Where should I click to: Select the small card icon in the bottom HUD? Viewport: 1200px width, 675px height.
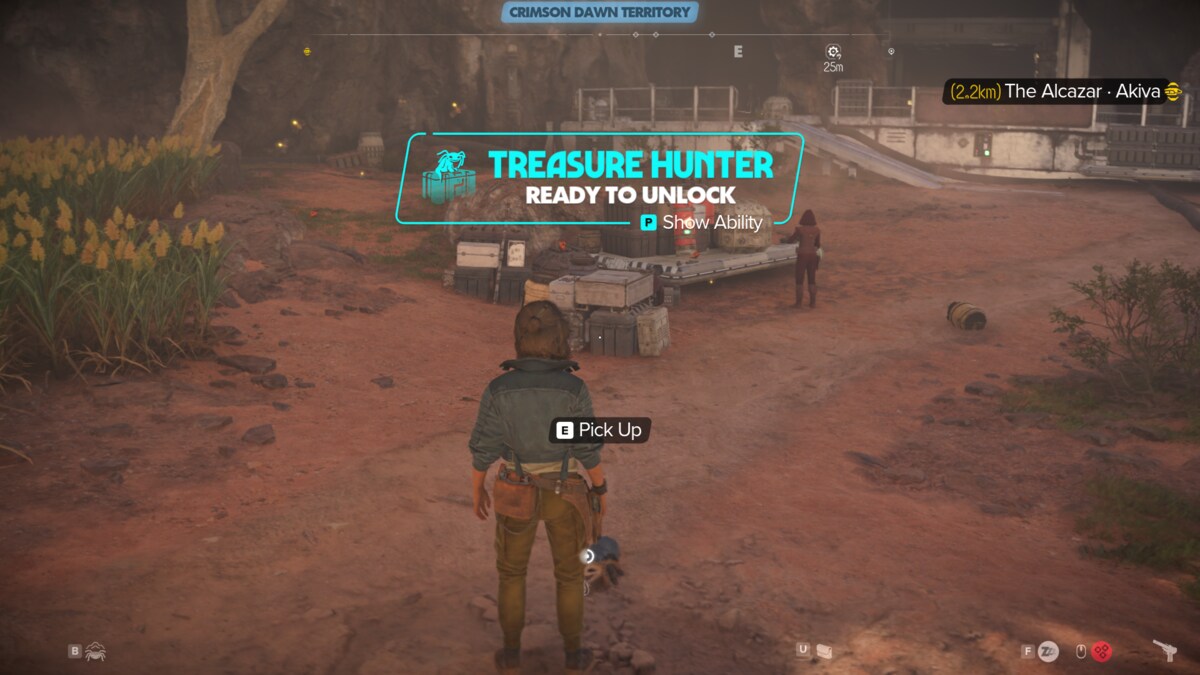point(824,651)
